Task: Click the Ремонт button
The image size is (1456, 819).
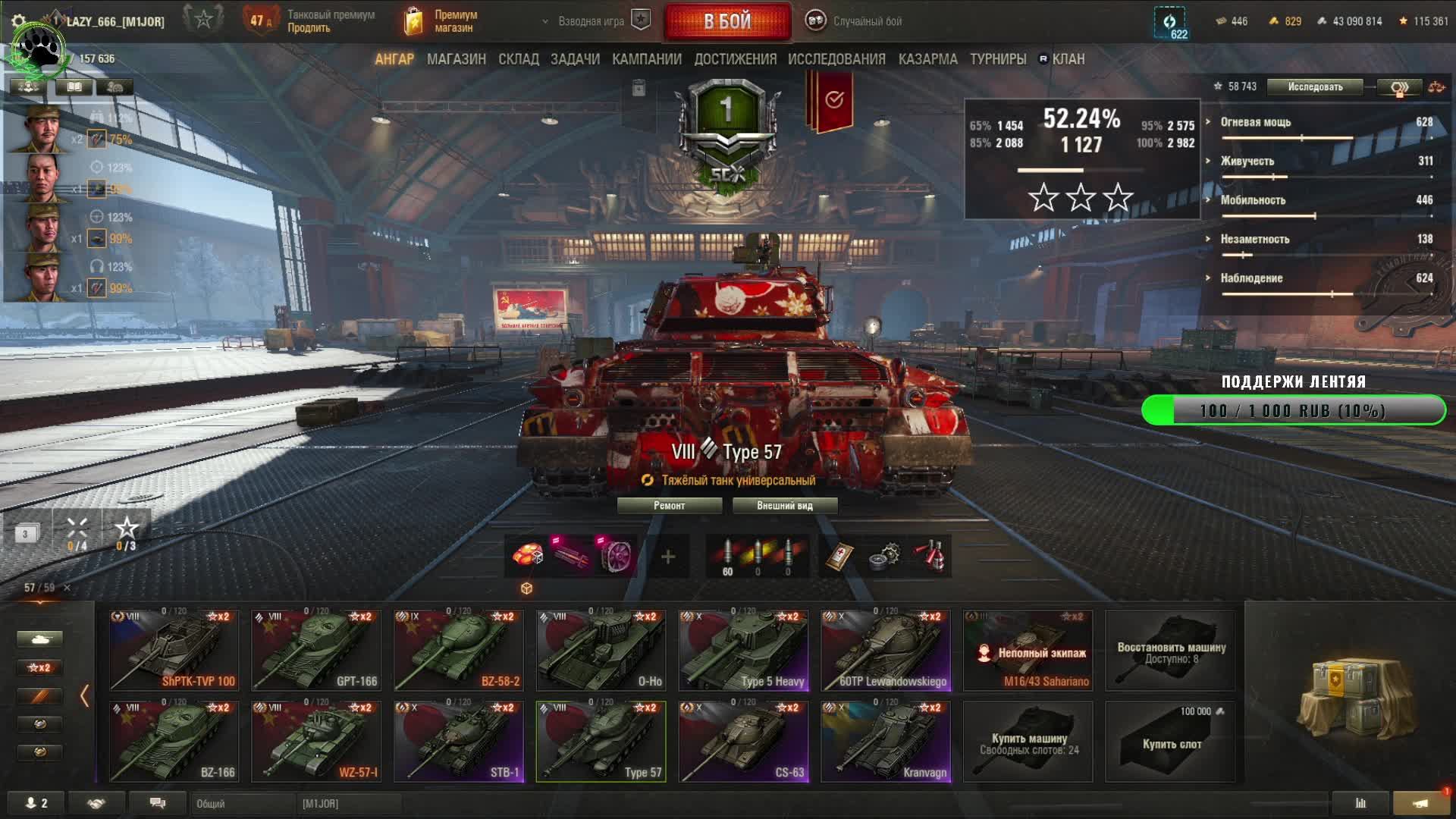Action: (669, 506)
